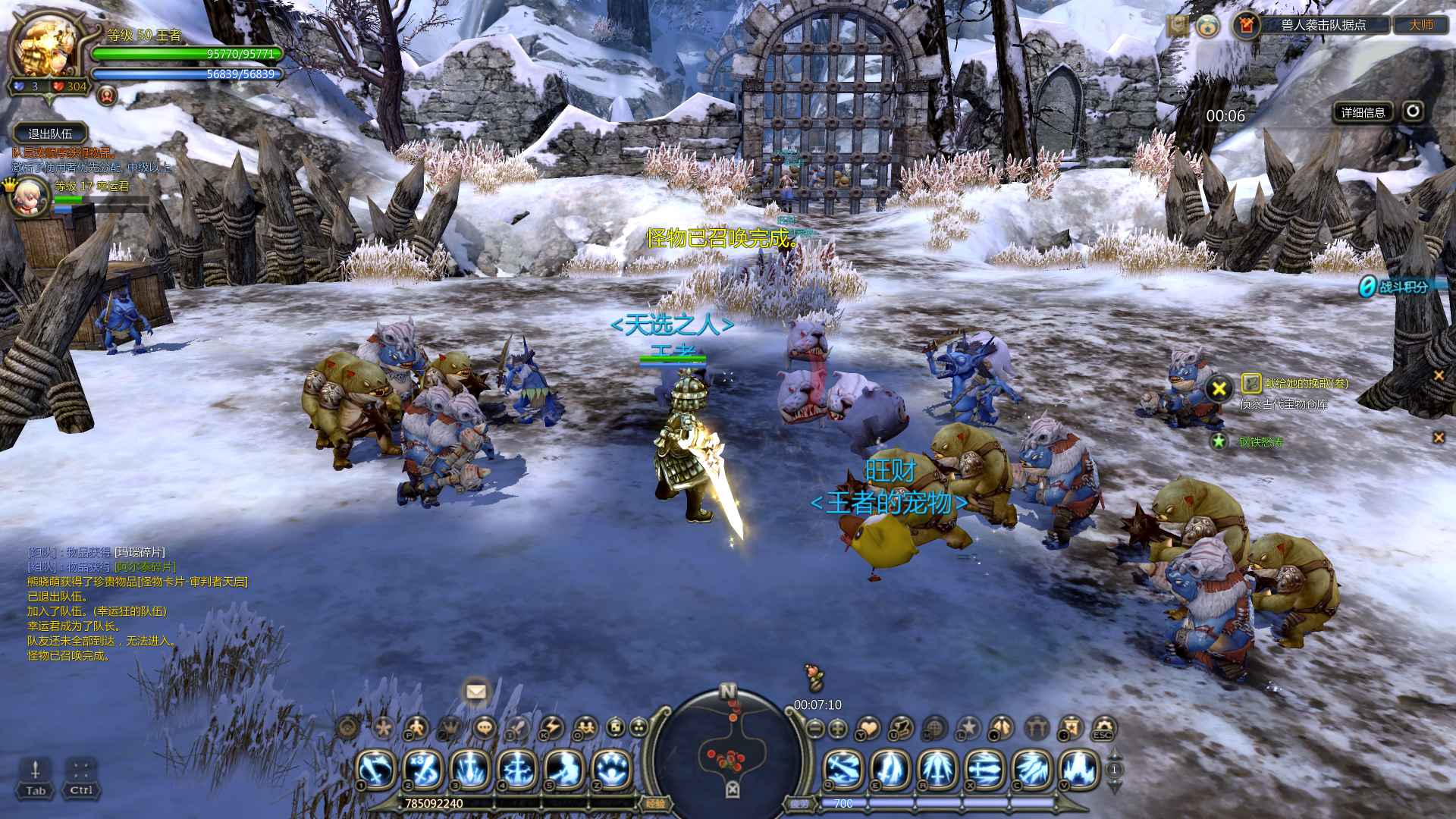
Task: Click the minus button beside the minimap
Action: tap(815, 729)
